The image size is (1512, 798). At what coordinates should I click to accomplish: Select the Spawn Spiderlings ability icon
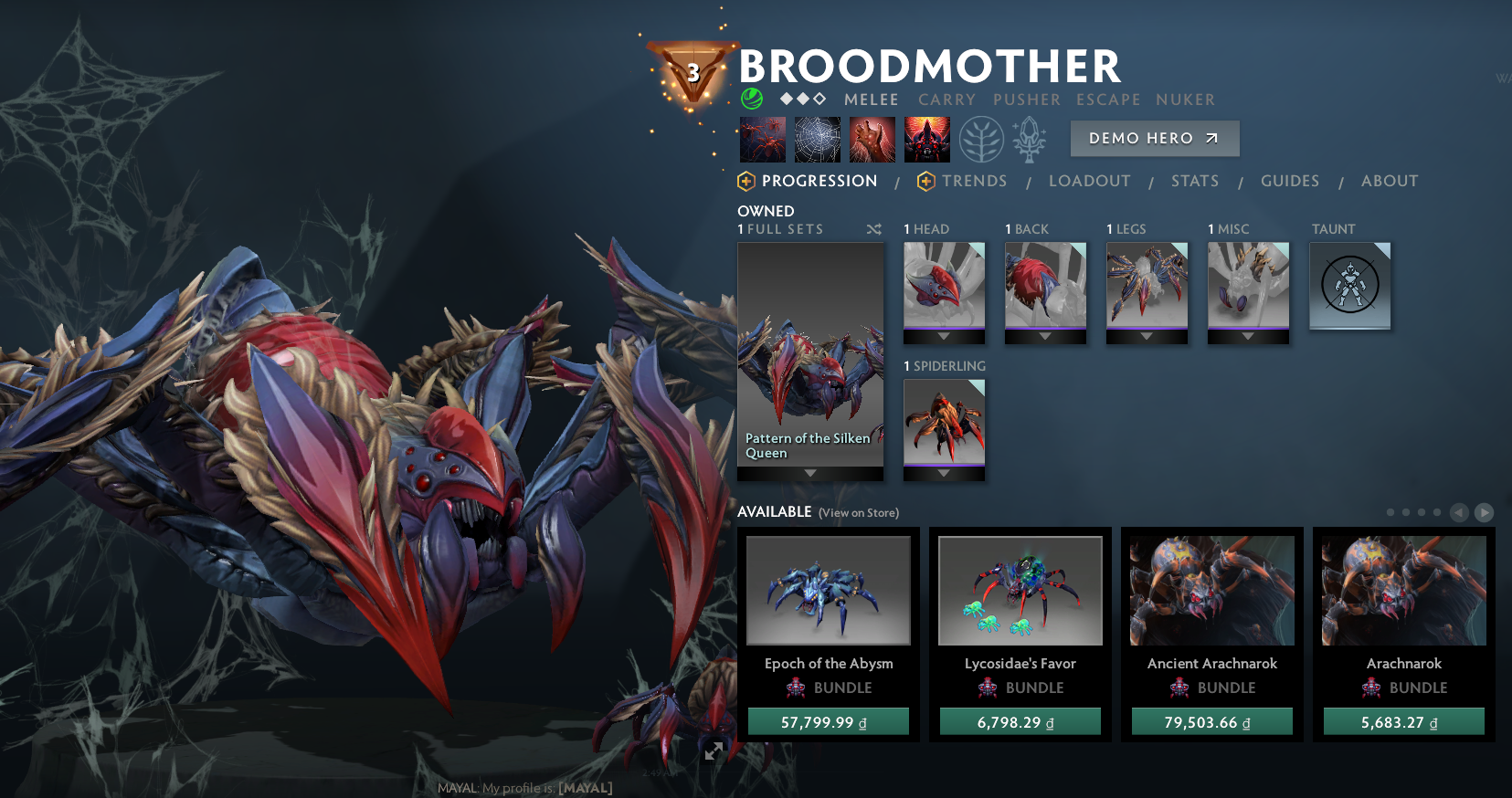coord(763,139)
